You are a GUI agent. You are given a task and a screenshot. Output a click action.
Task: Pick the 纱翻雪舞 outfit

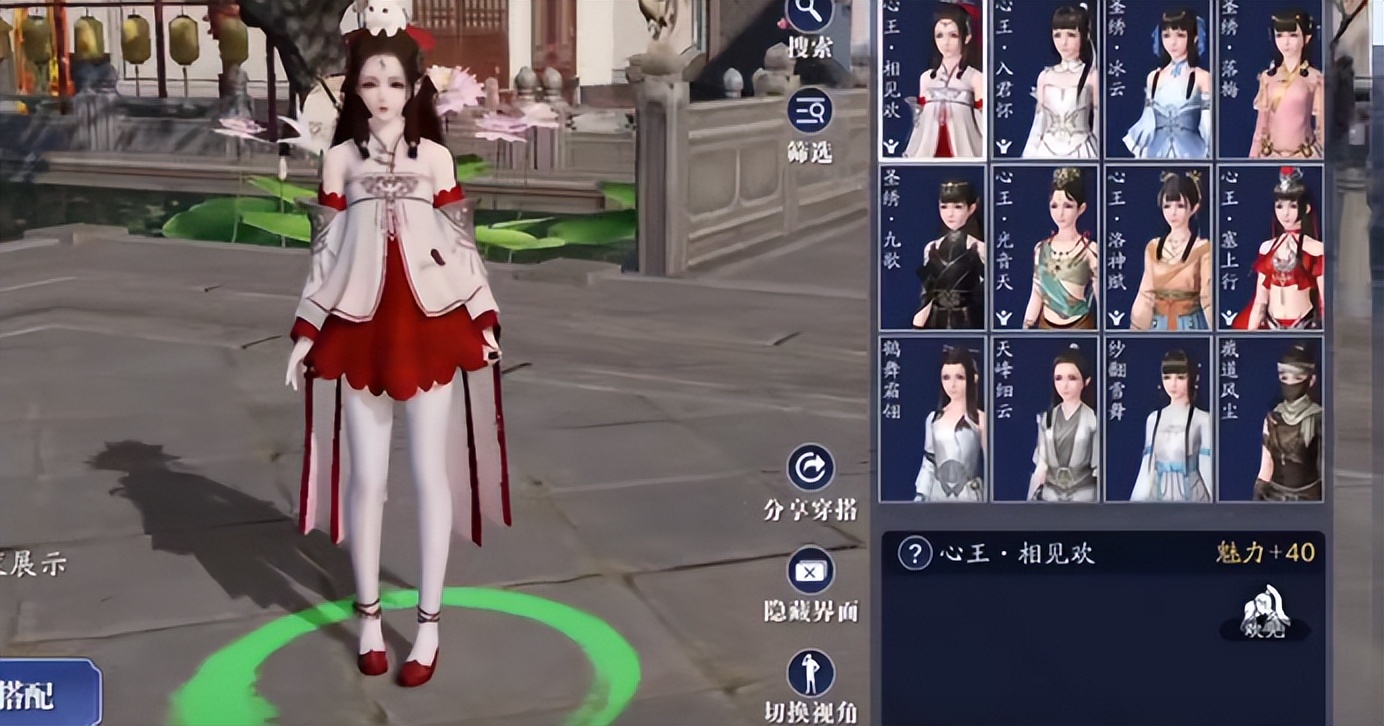coord(1158,419)
